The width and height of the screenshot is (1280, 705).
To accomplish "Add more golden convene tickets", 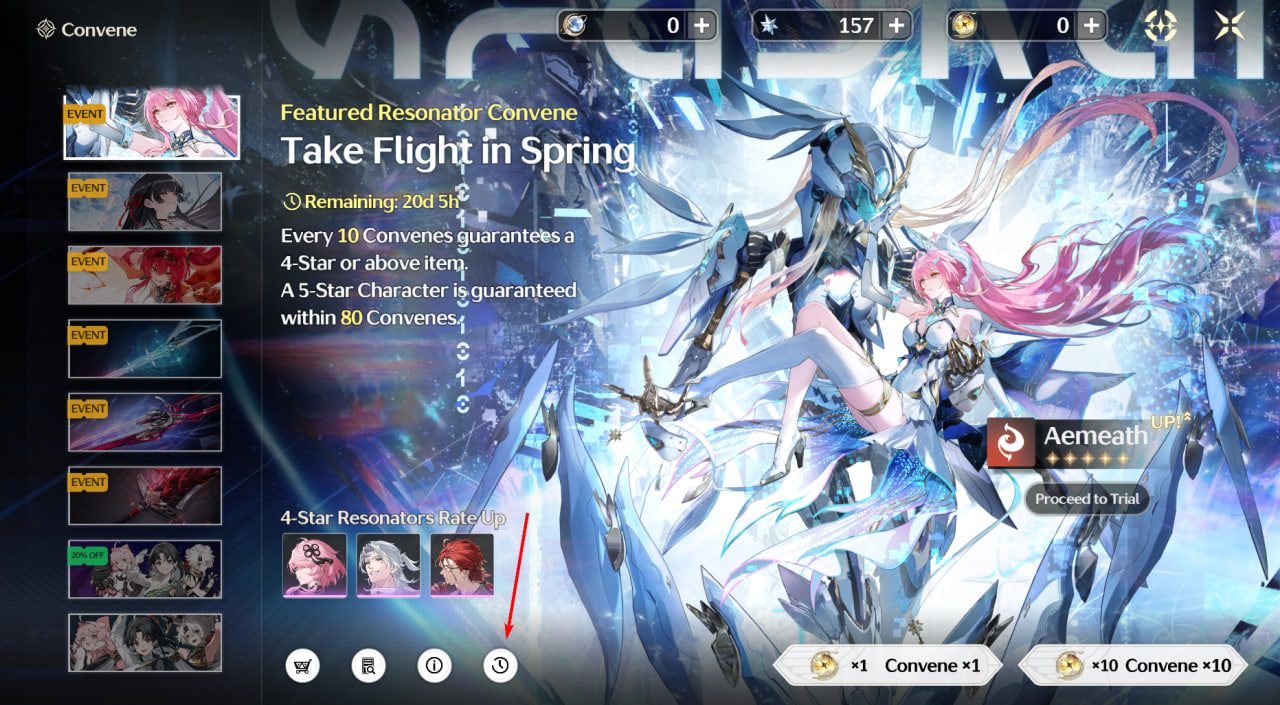I will pyautogui.click(x=1092, y=26).
